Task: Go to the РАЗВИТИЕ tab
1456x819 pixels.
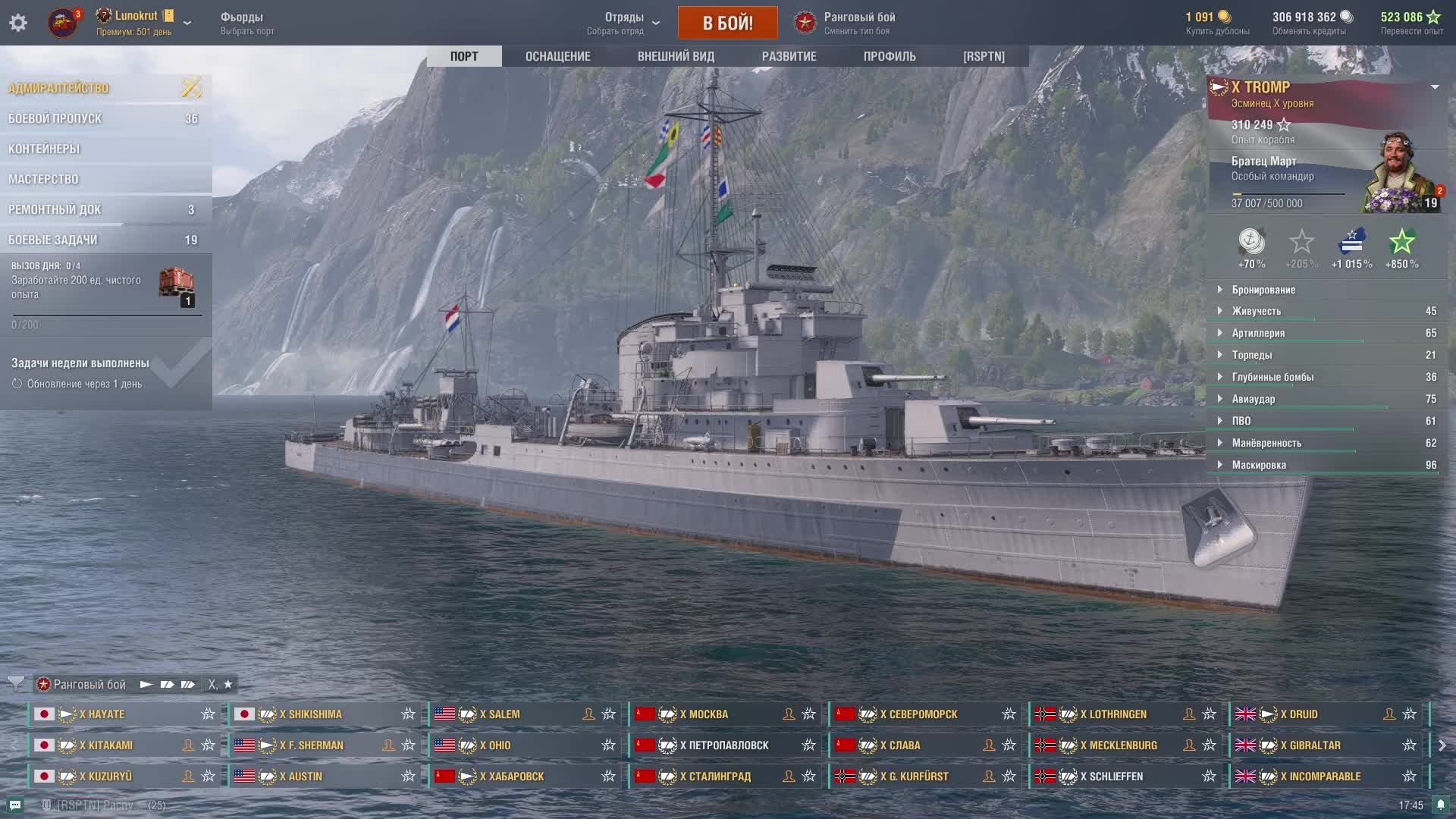Action: pyautogui.click(x=789, y=56)
